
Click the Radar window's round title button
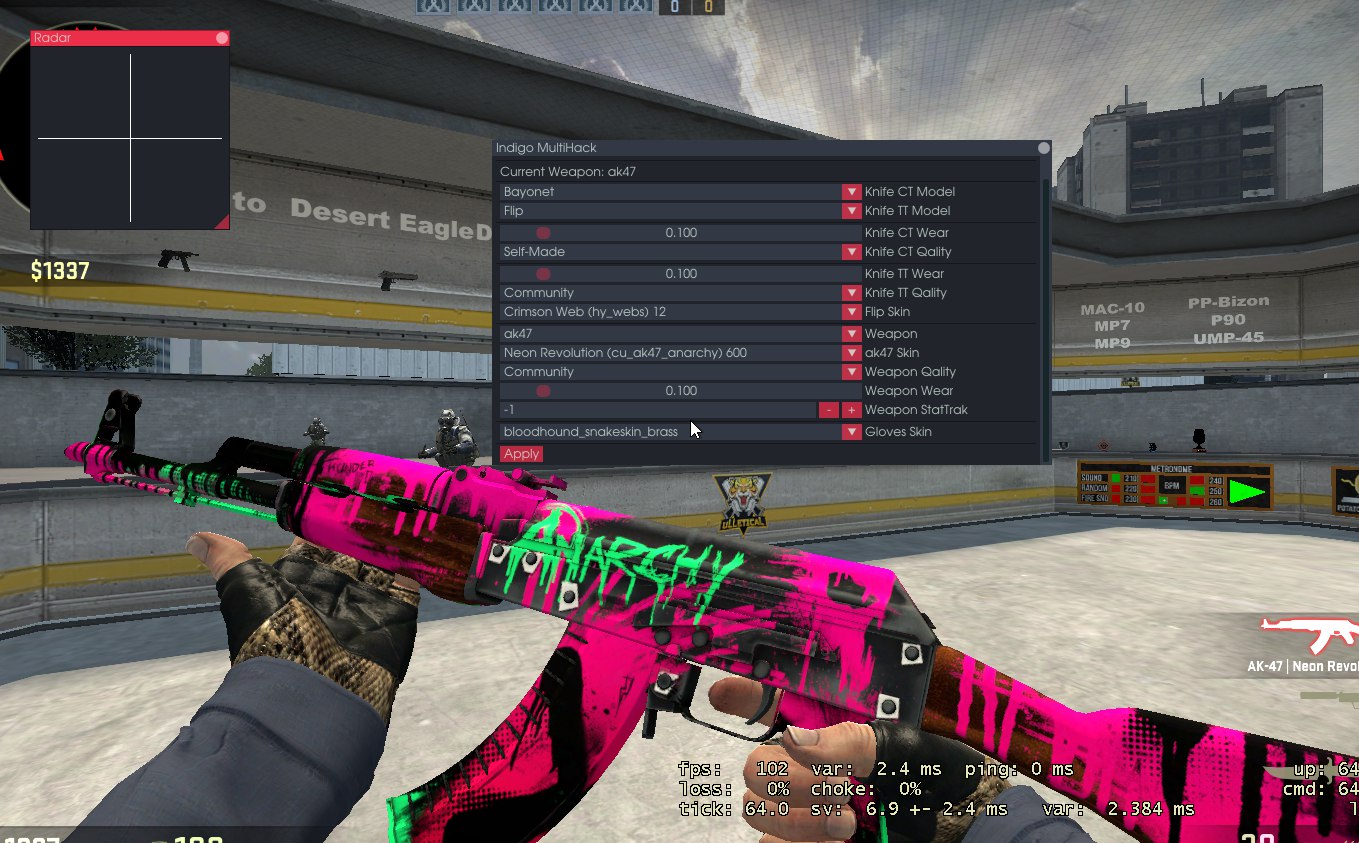[222, 38]
